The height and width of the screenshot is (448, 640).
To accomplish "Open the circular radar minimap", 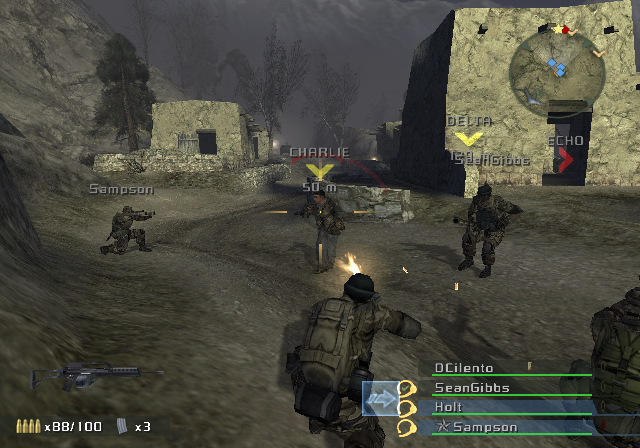I will click(x=555, y=67).
